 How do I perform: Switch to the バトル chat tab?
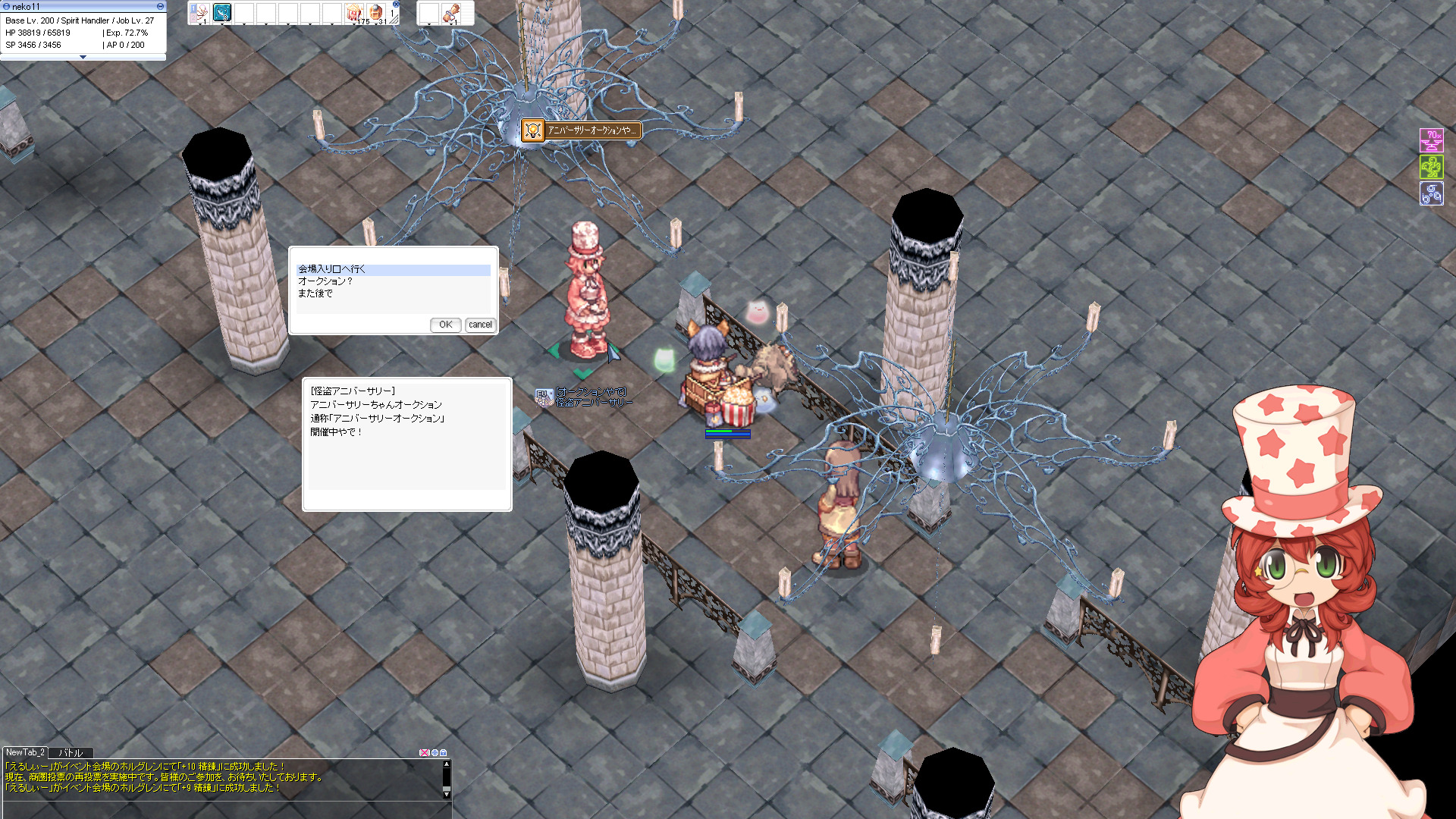pyautogui.click(x=71, y=753)
